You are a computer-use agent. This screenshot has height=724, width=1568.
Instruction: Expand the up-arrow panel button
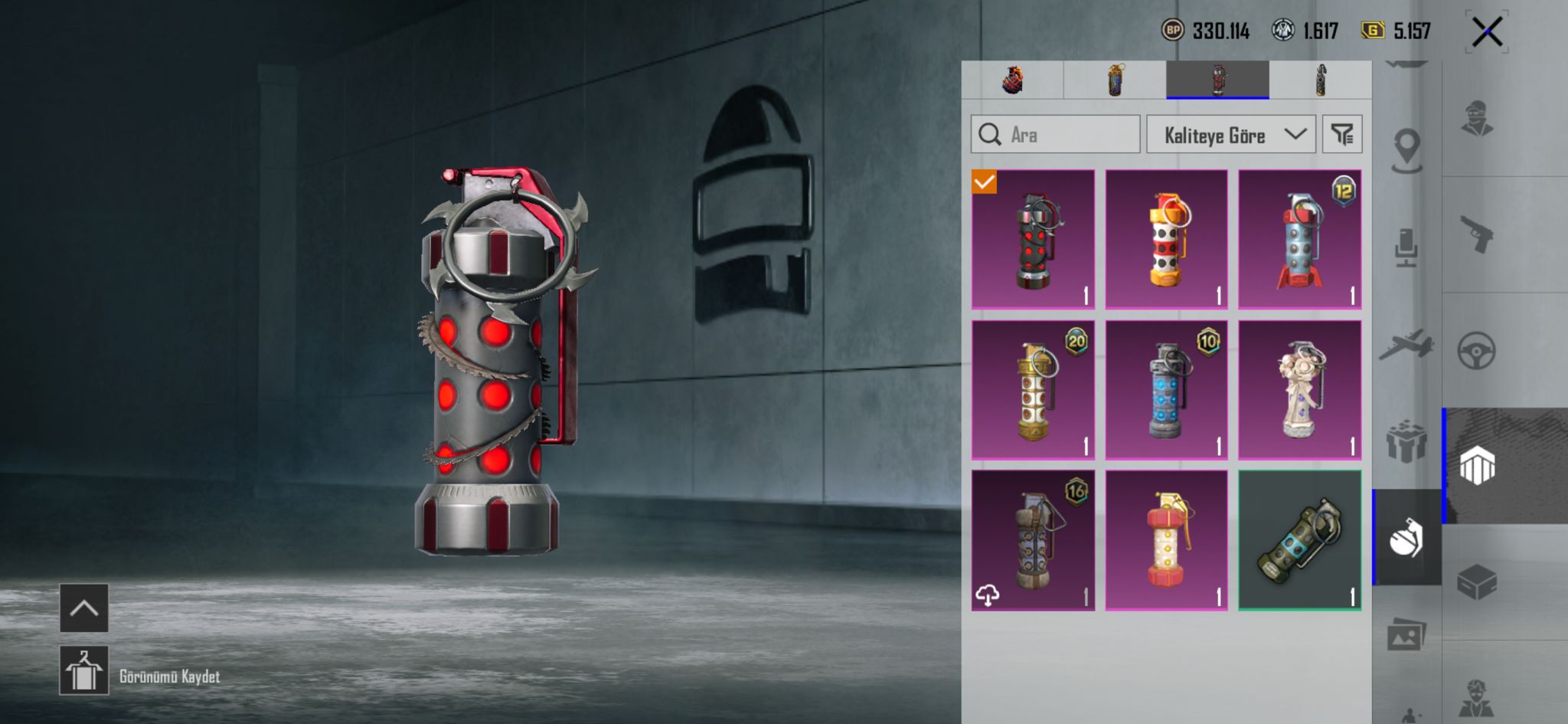(x=84, y=608)
